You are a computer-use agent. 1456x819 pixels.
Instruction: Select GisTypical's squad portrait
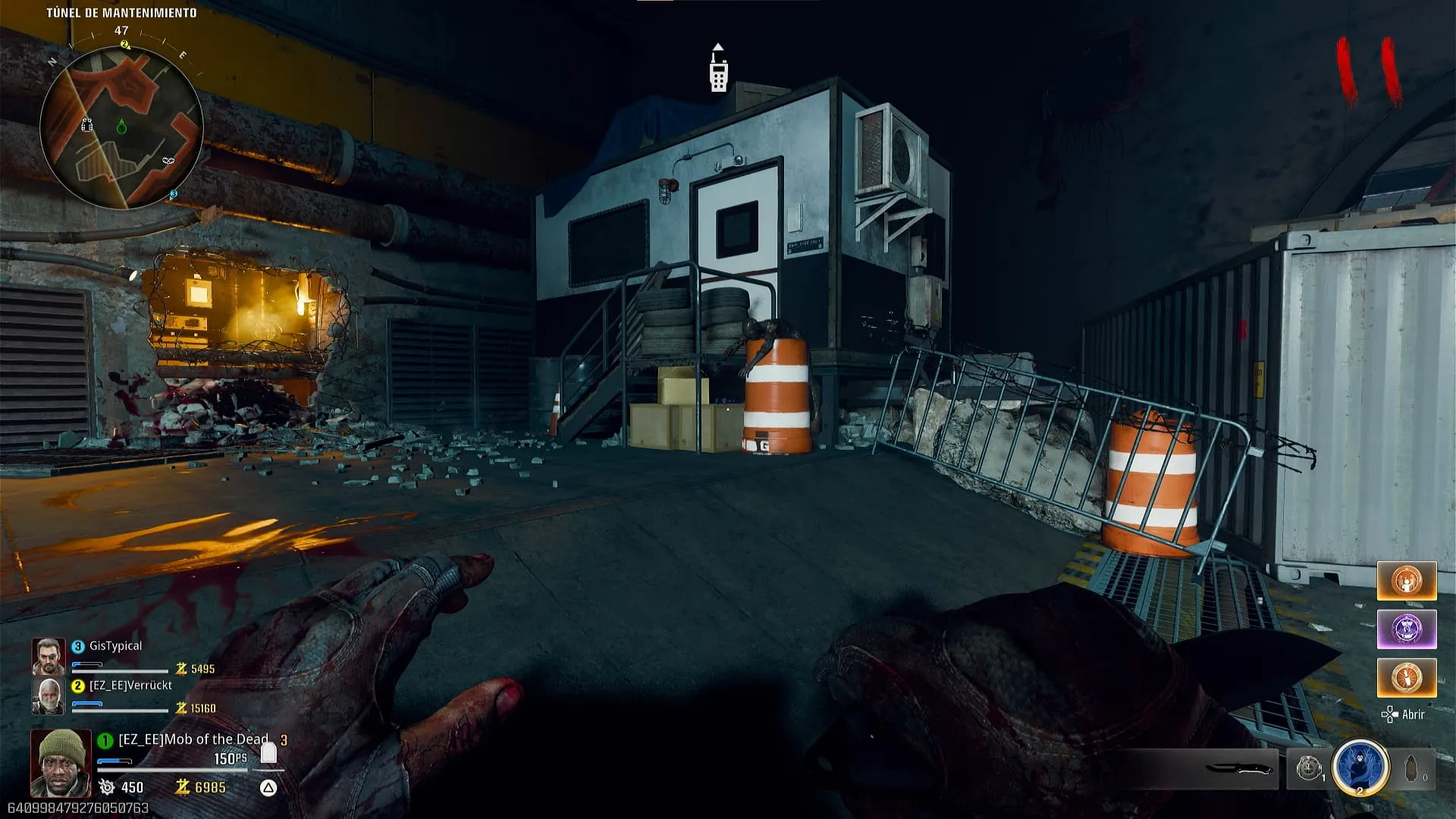pos(48,656)
